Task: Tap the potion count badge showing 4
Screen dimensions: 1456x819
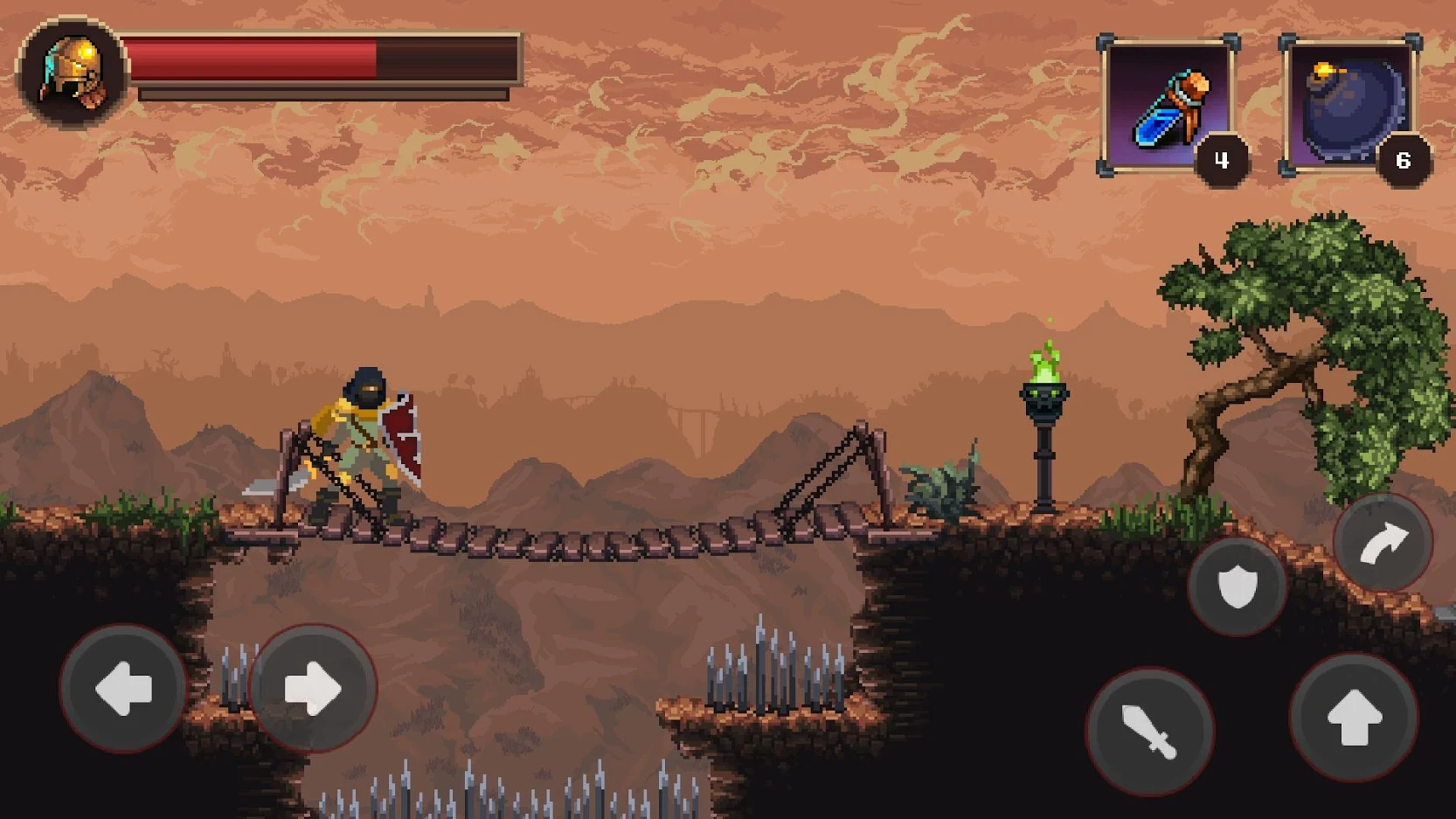Action: [x=1223, y=160]
